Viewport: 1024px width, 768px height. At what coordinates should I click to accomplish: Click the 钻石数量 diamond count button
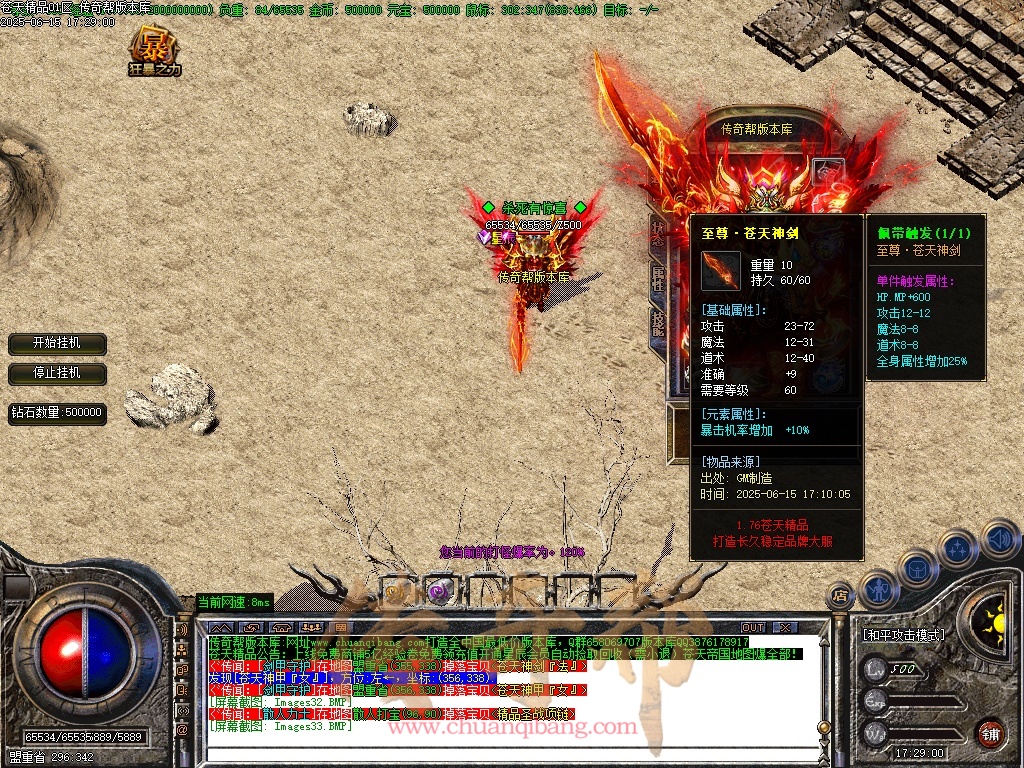coord(57,412)
